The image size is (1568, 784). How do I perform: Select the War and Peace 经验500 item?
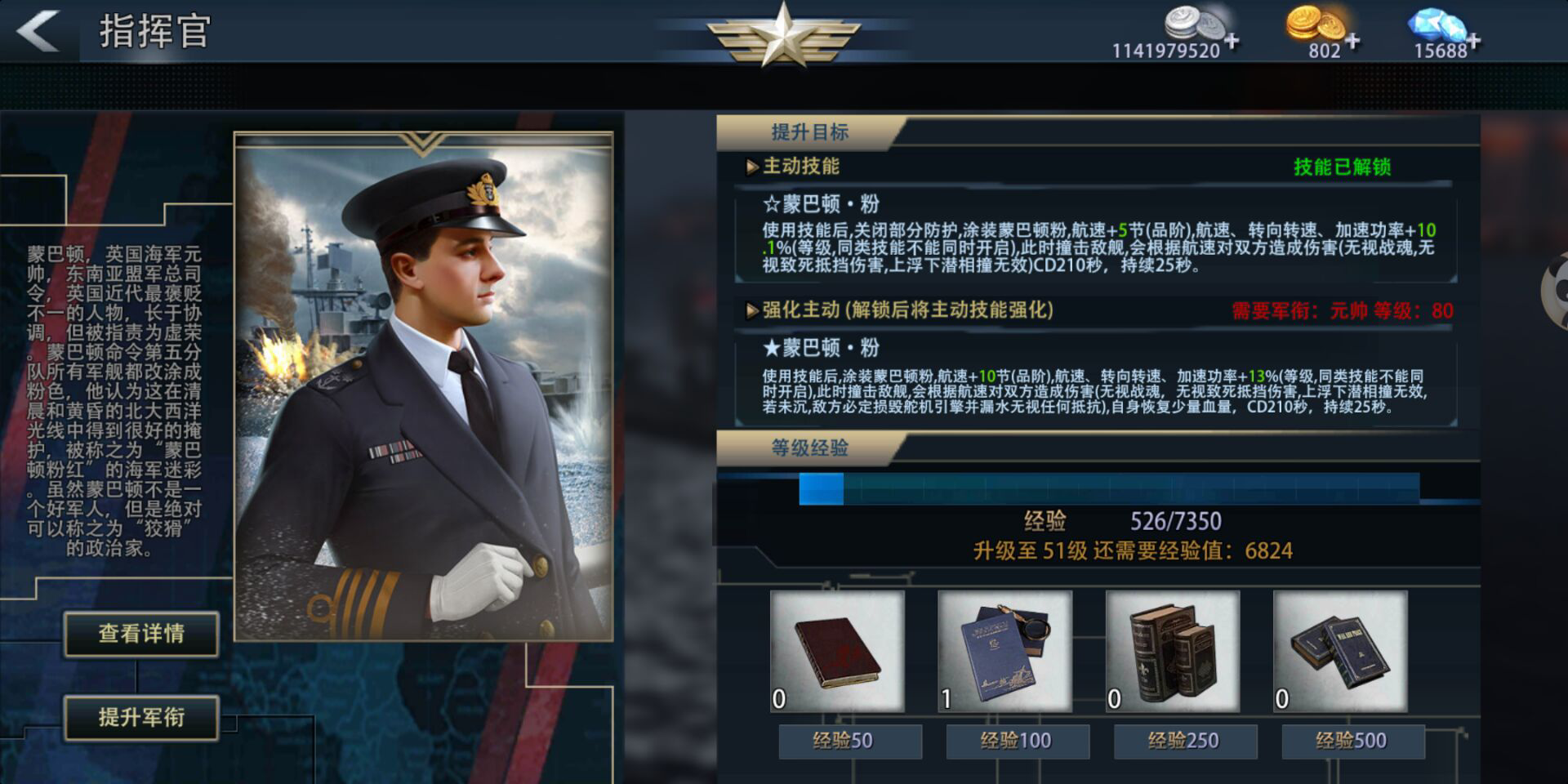[x=1339, y=651]
